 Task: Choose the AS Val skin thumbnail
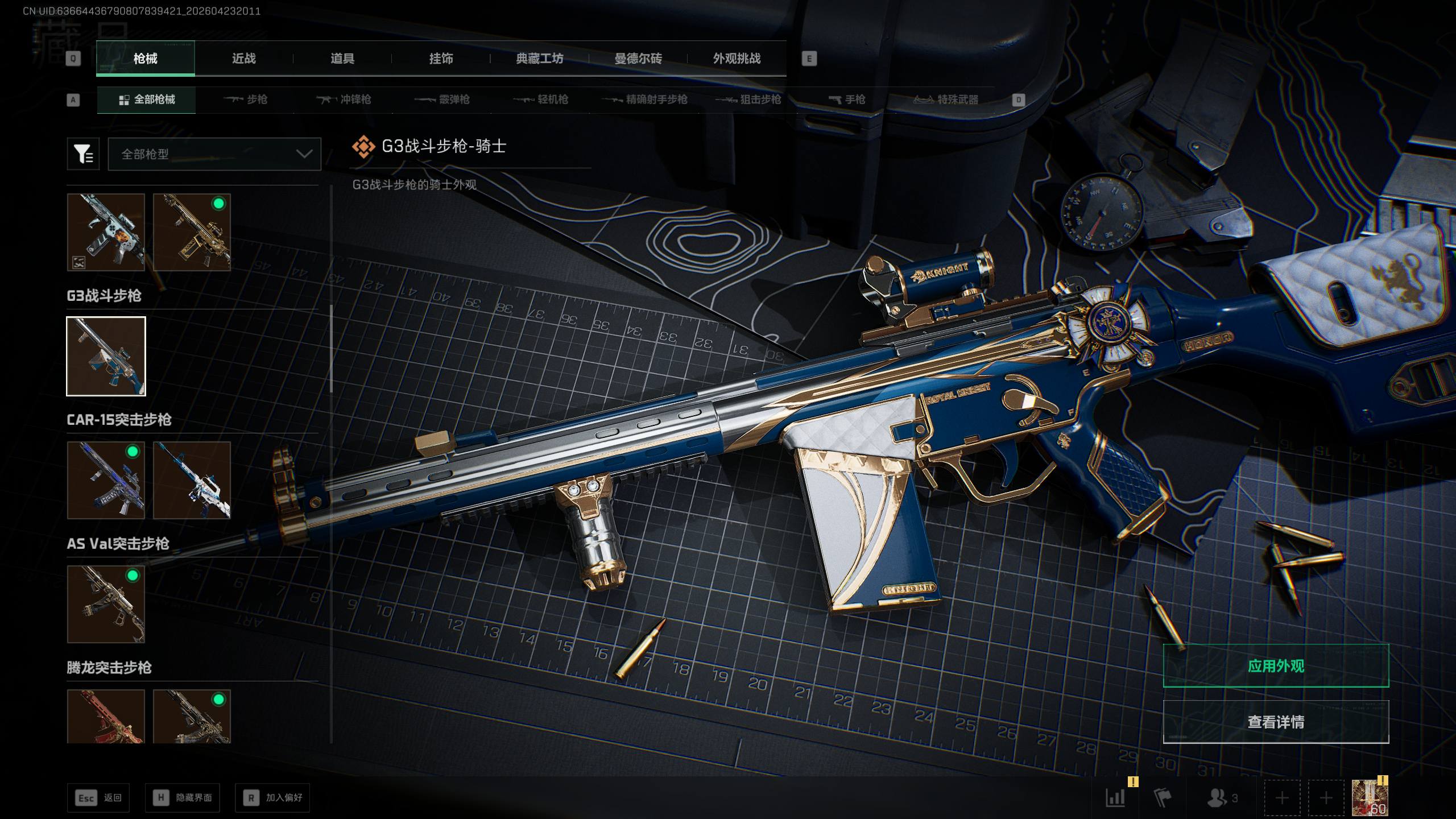click(106, 604)
